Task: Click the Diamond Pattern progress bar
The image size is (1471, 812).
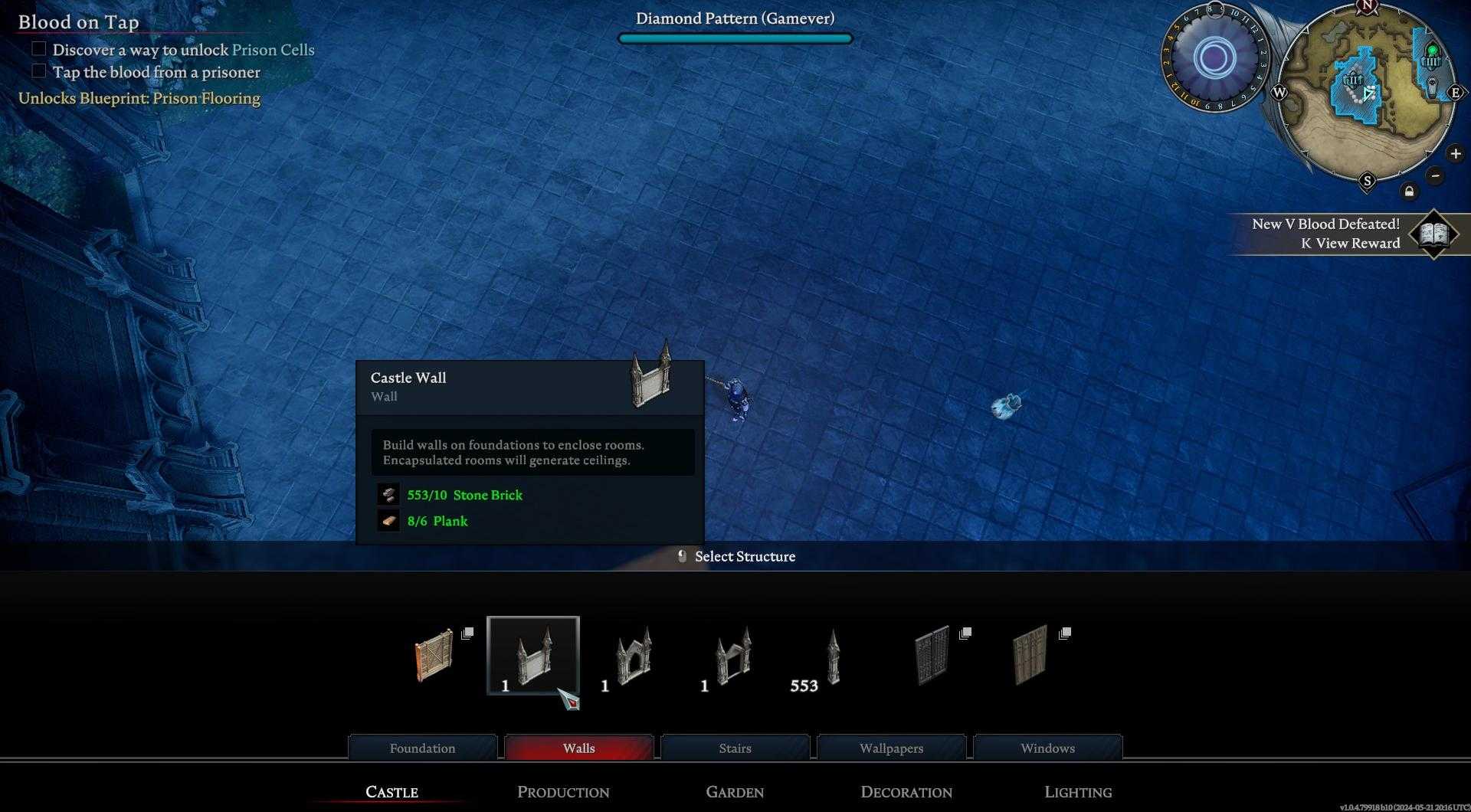Action: tap(735, 37)
